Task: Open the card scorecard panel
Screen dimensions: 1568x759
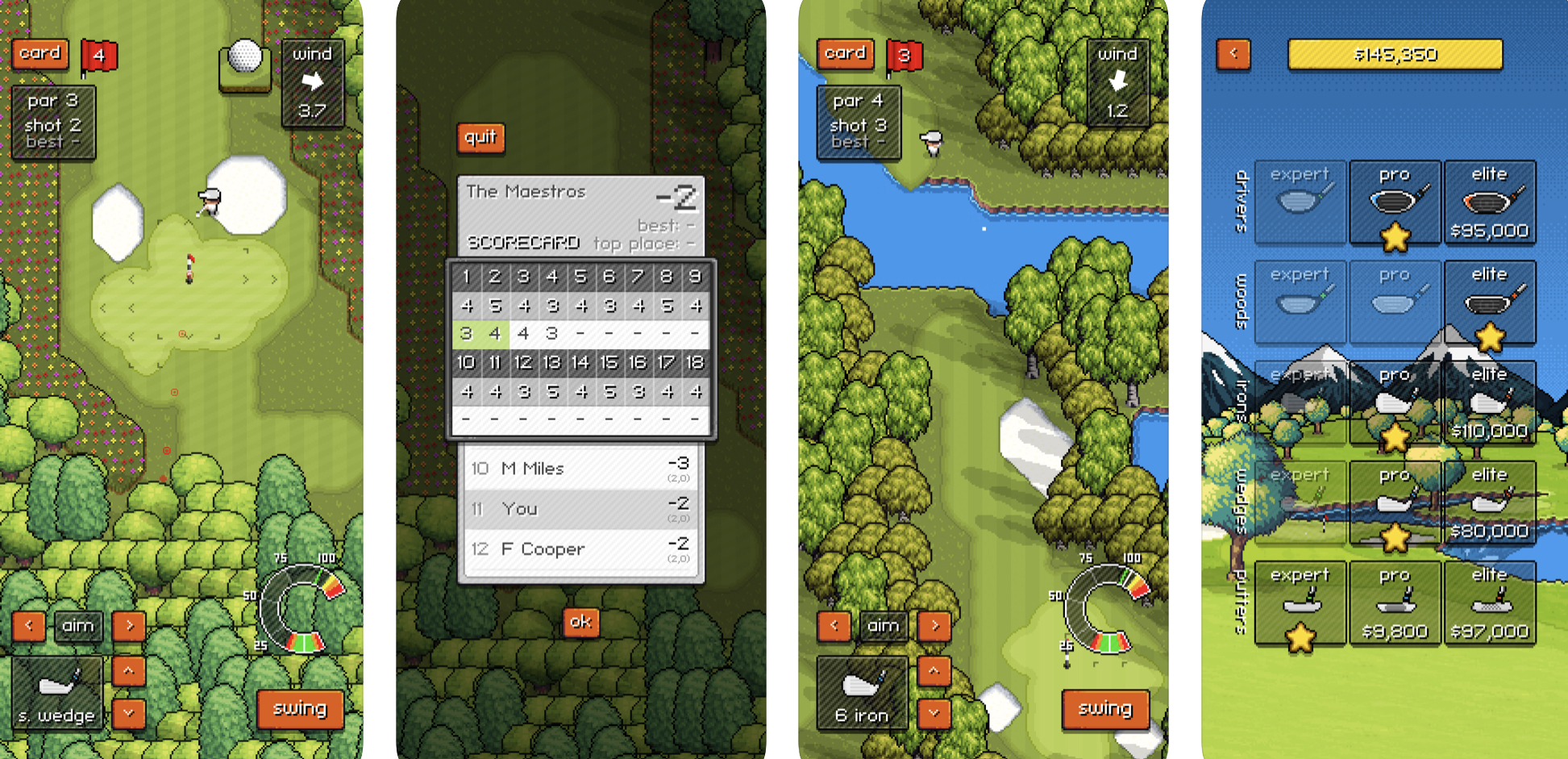Action: pyautogui.click(x=40, y=52)
